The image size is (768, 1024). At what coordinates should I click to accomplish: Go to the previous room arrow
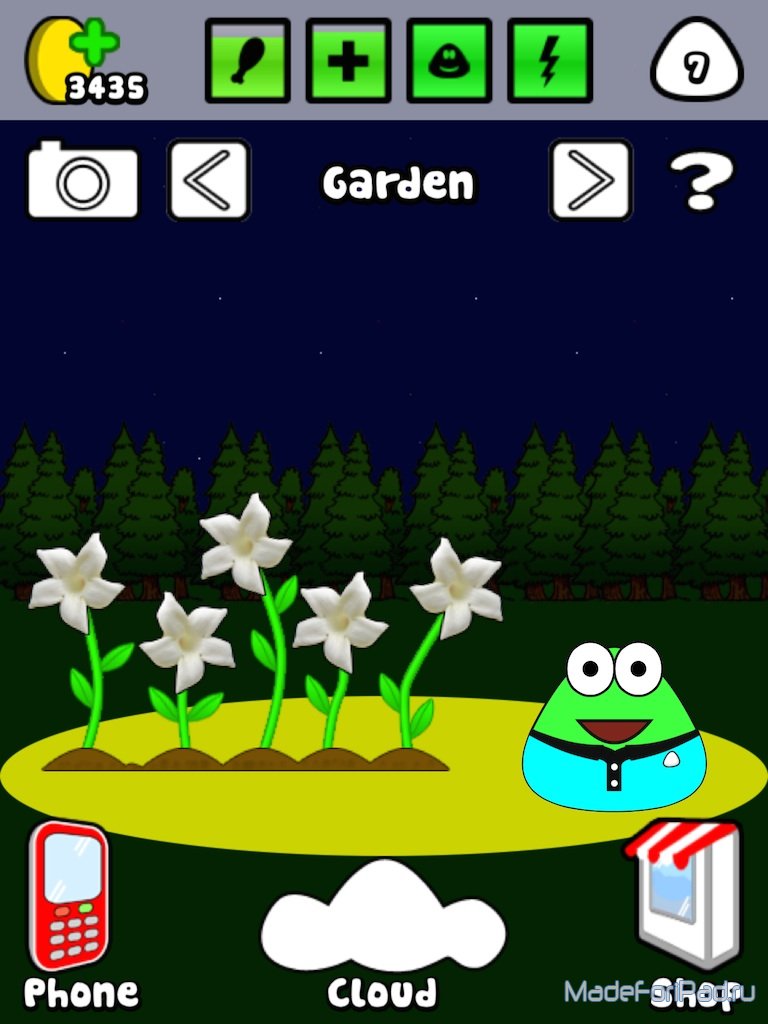pos(208,180)
